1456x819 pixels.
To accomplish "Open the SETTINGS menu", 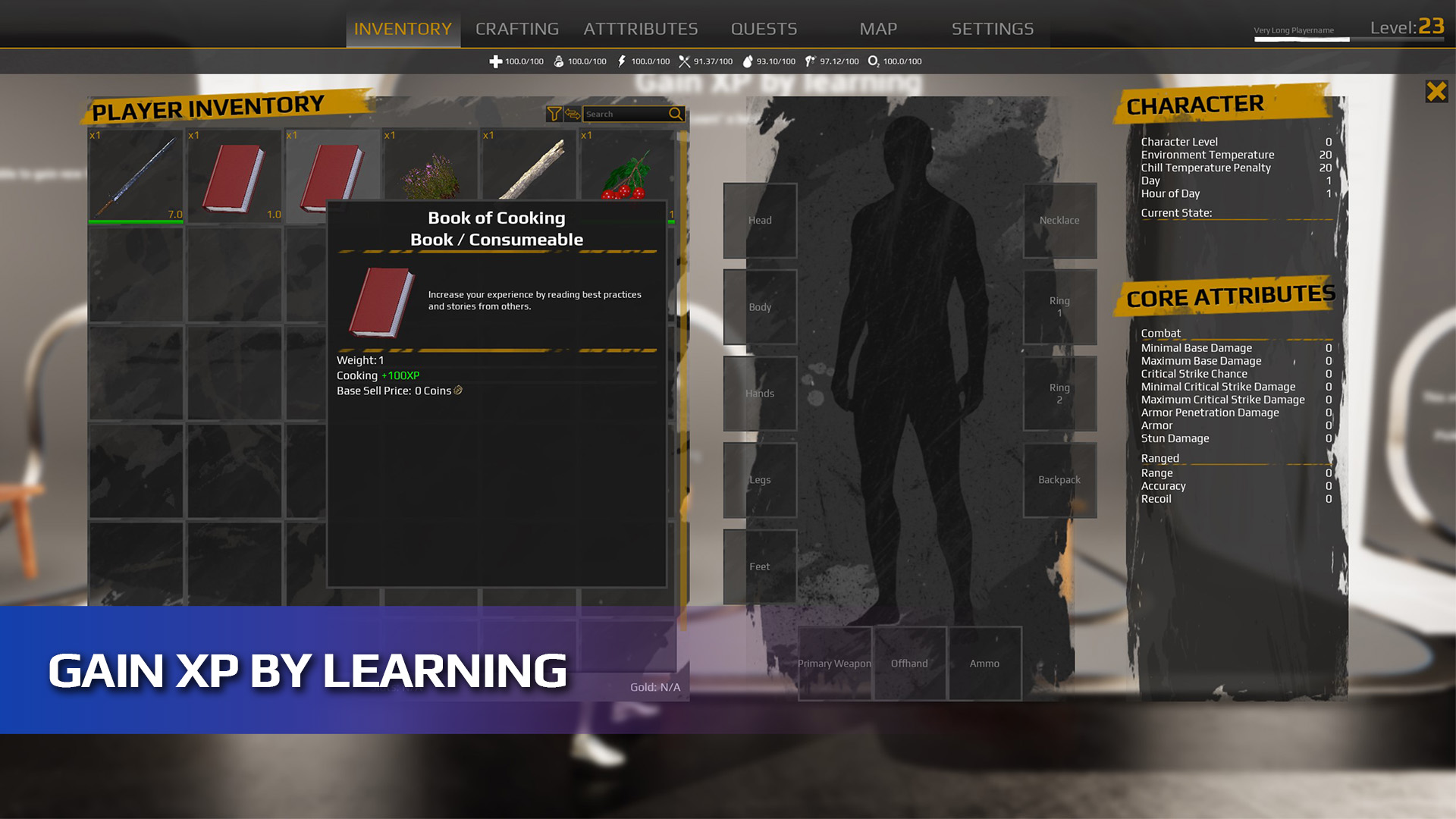I will click(x=992, y=28).
